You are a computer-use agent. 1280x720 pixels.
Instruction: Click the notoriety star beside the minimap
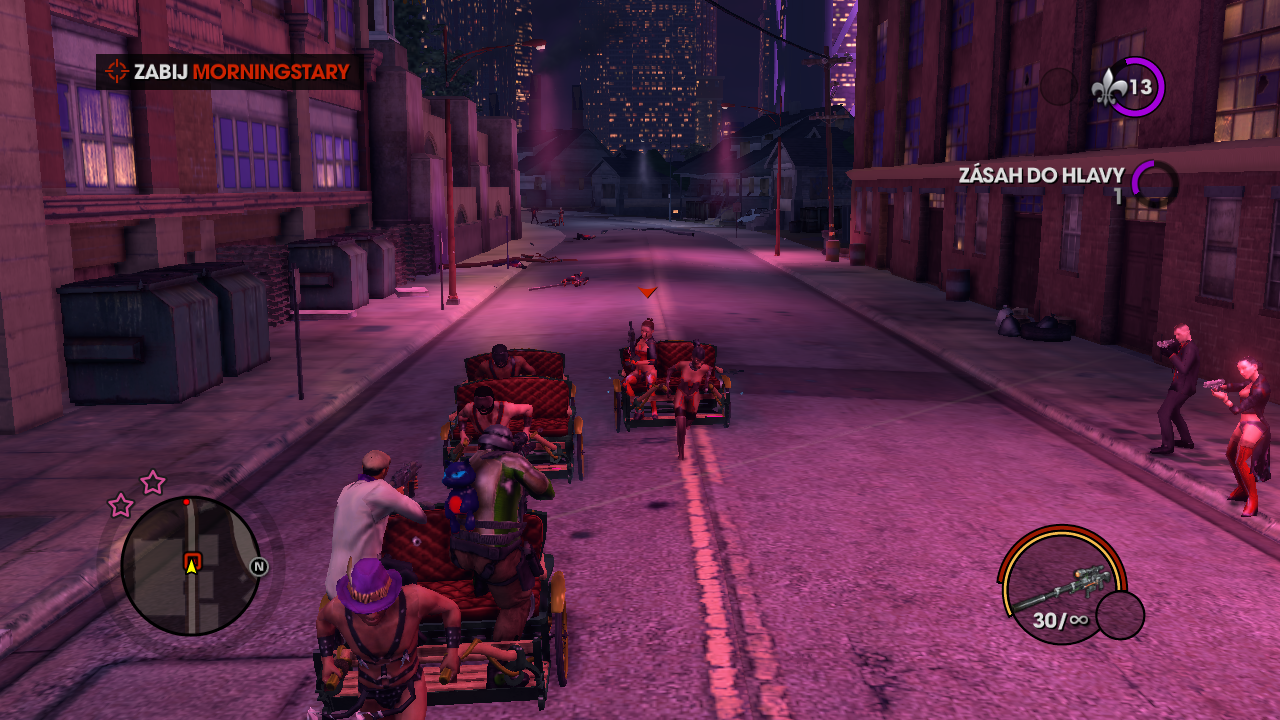pyautogui.click(x=152, y=483)
